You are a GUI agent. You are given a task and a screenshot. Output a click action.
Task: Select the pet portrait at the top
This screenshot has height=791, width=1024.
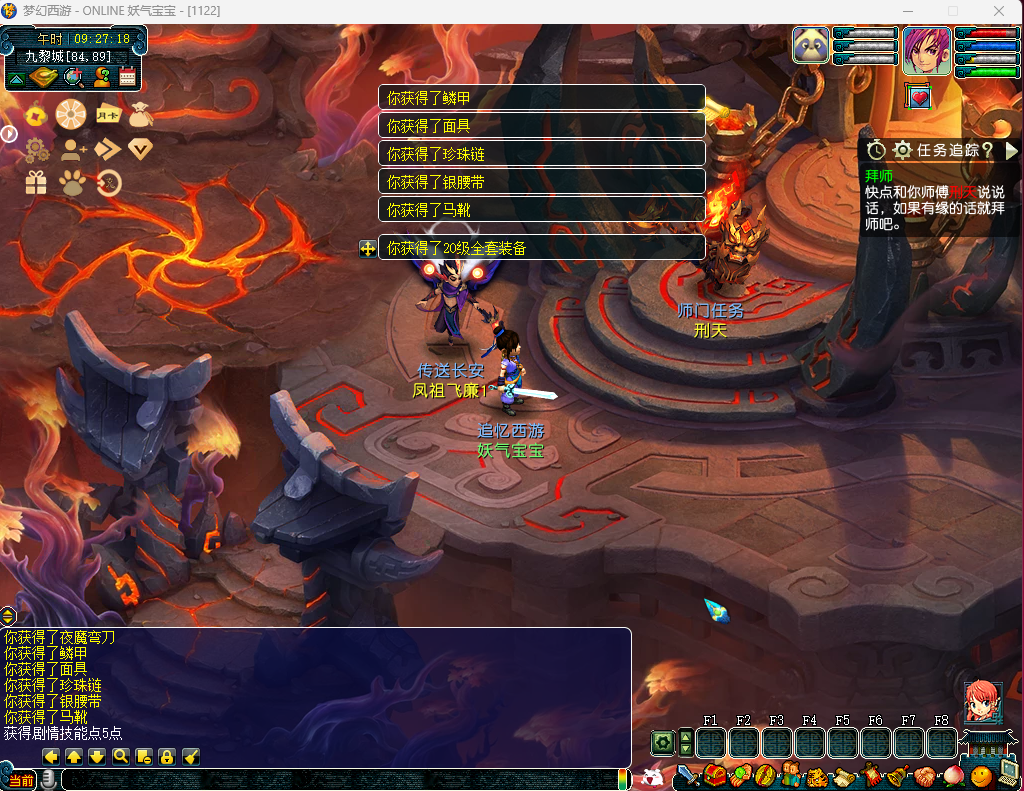(811, 46)
